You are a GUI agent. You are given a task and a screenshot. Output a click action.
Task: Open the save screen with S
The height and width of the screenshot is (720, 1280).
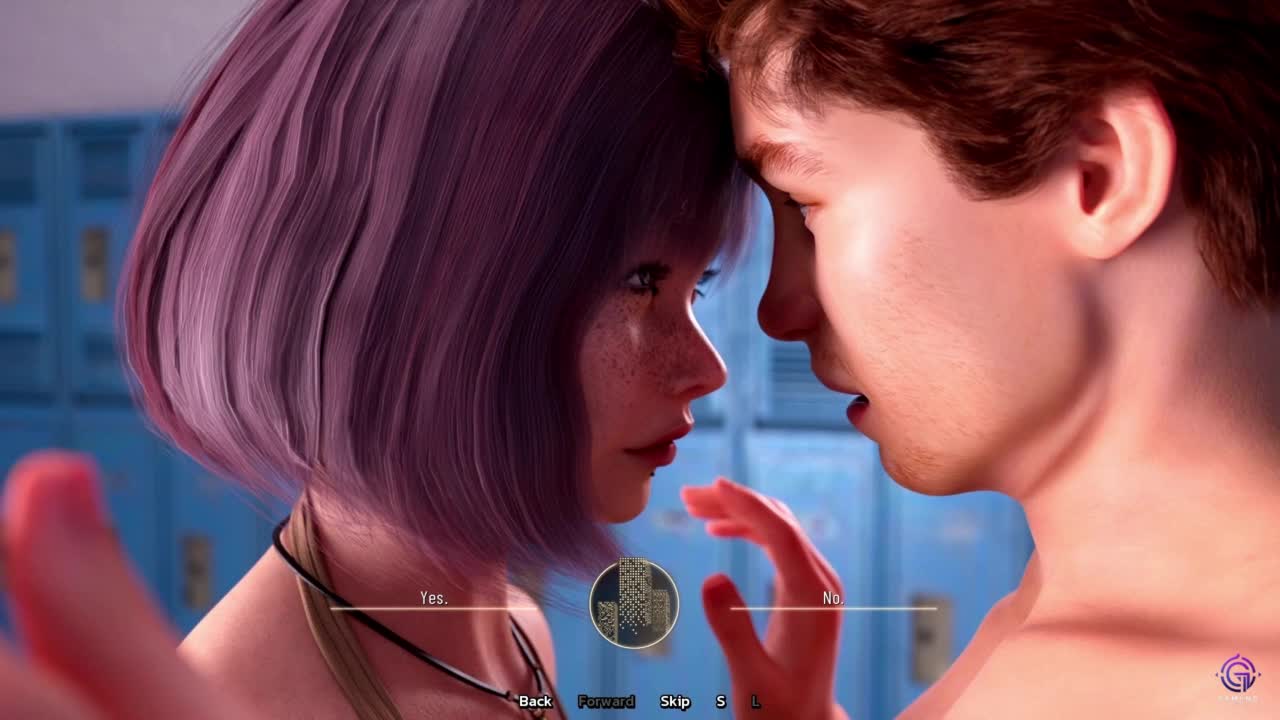(x=720, y=701)
